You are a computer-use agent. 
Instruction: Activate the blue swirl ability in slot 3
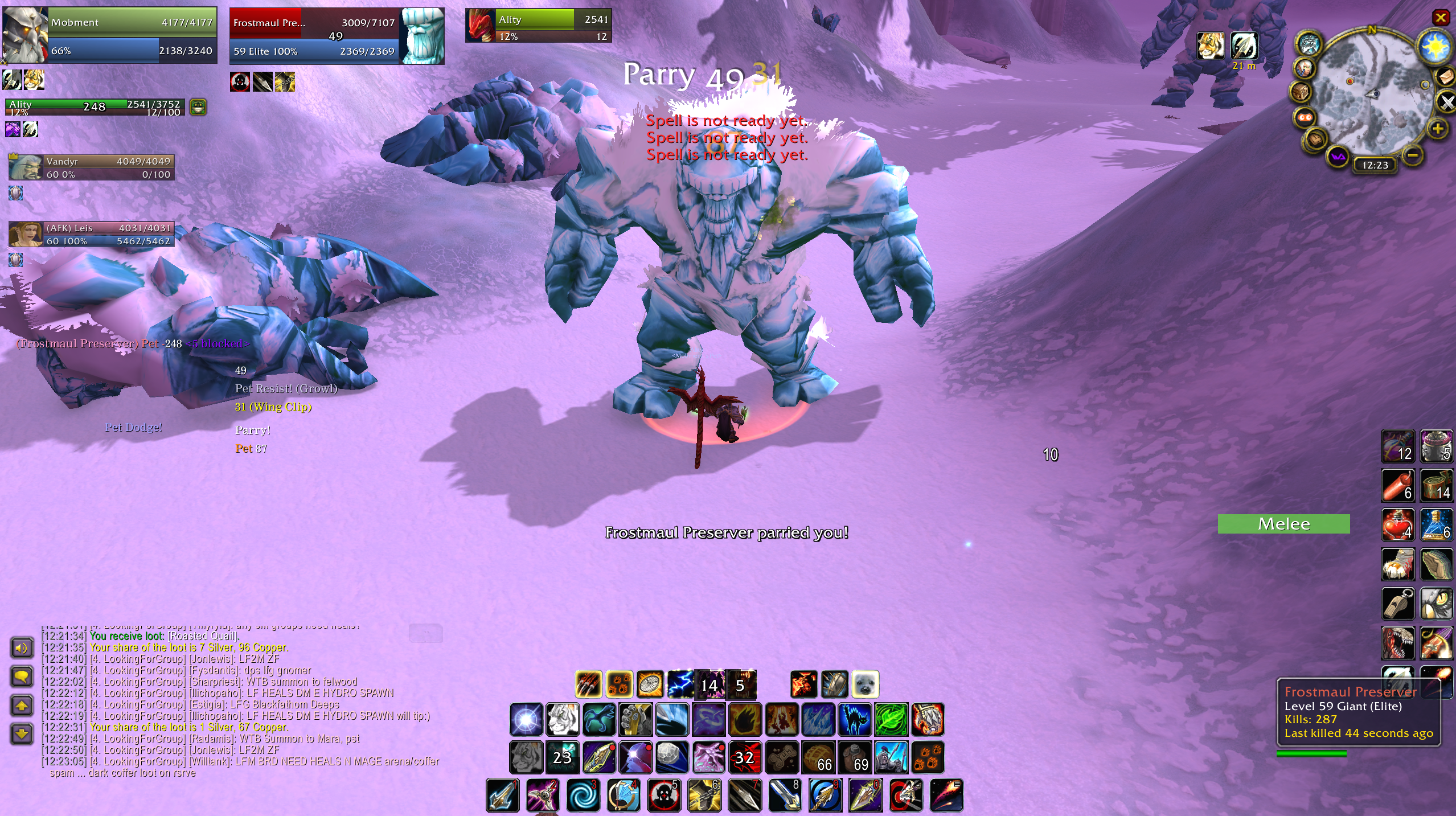pos(583,795)
